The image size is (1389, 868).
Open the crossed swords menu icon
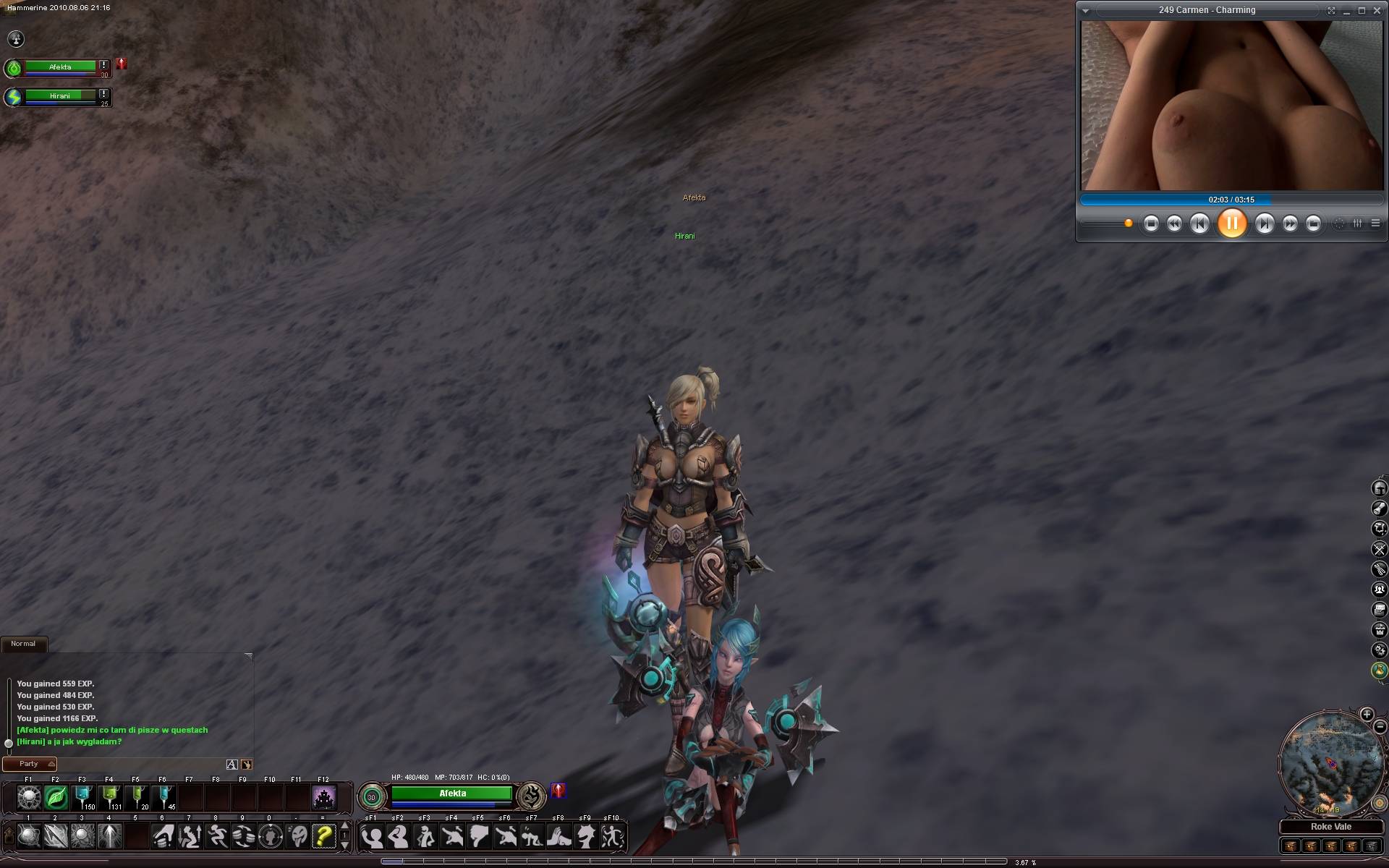pyautogui.click(x=1380, y=549)
